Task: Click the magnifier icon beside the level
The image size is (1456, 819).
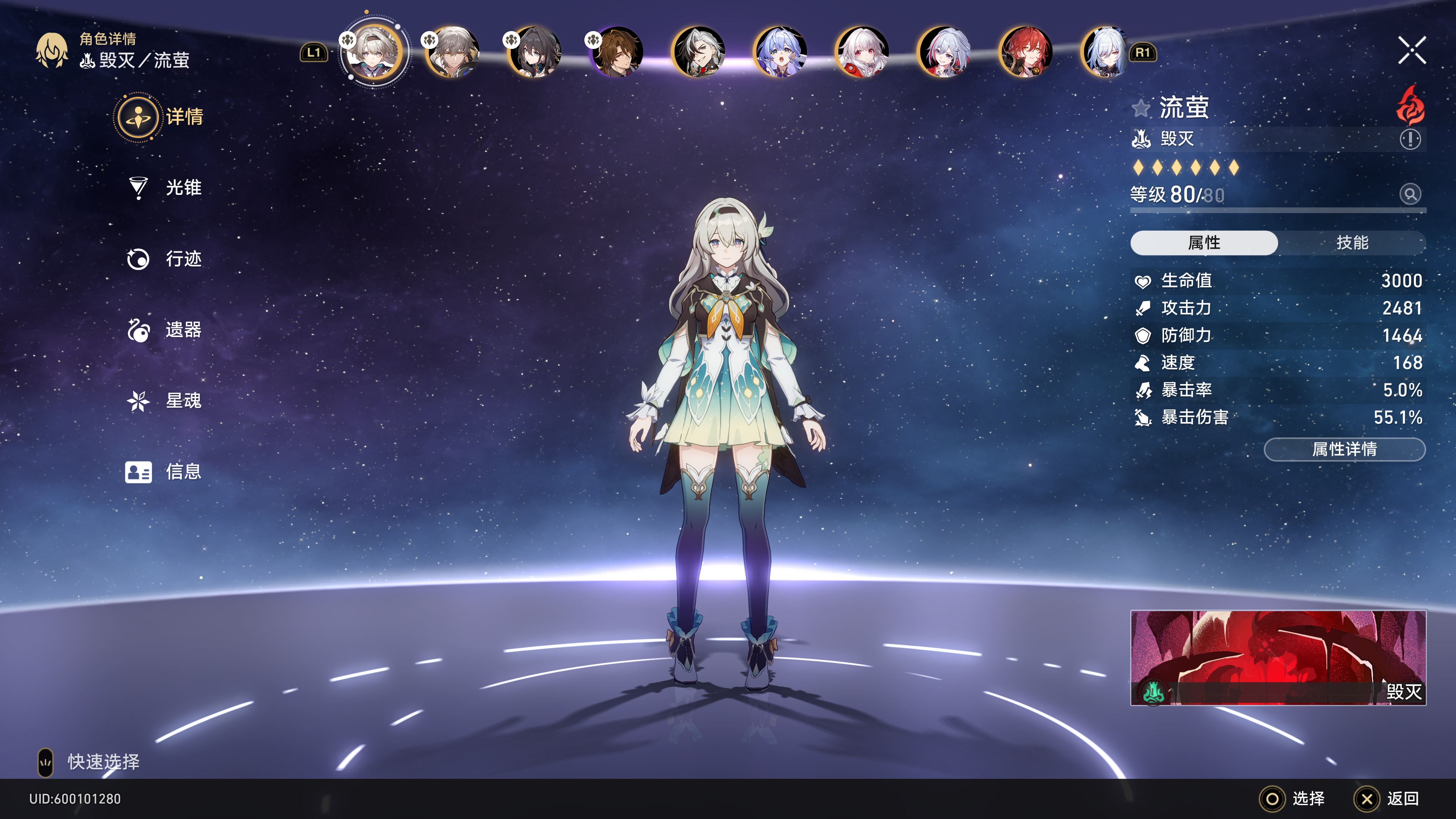Action: point(1410,195)
